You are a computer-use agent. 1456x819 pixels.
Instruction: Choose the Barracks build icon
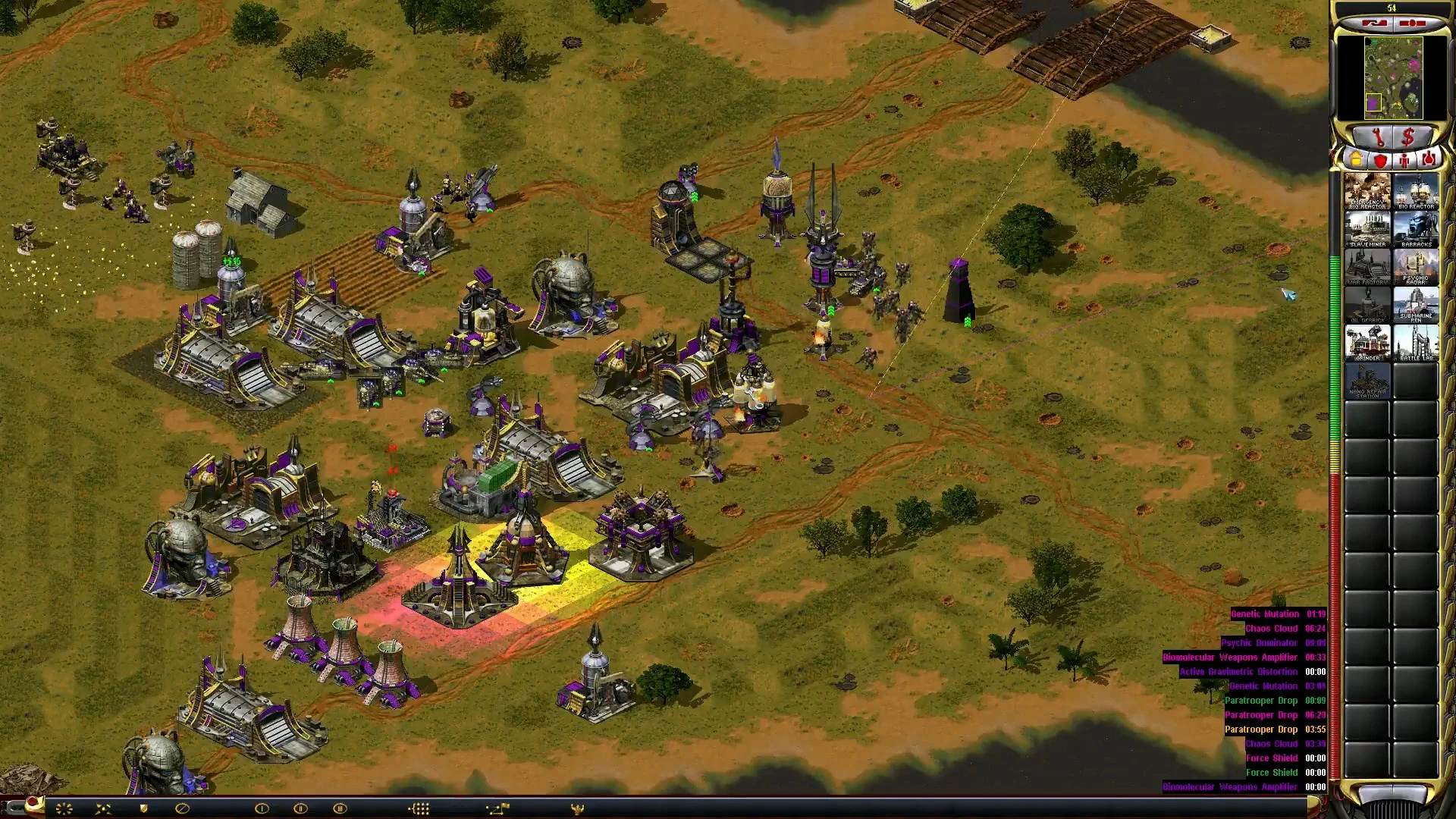[x=1416, y=229]
